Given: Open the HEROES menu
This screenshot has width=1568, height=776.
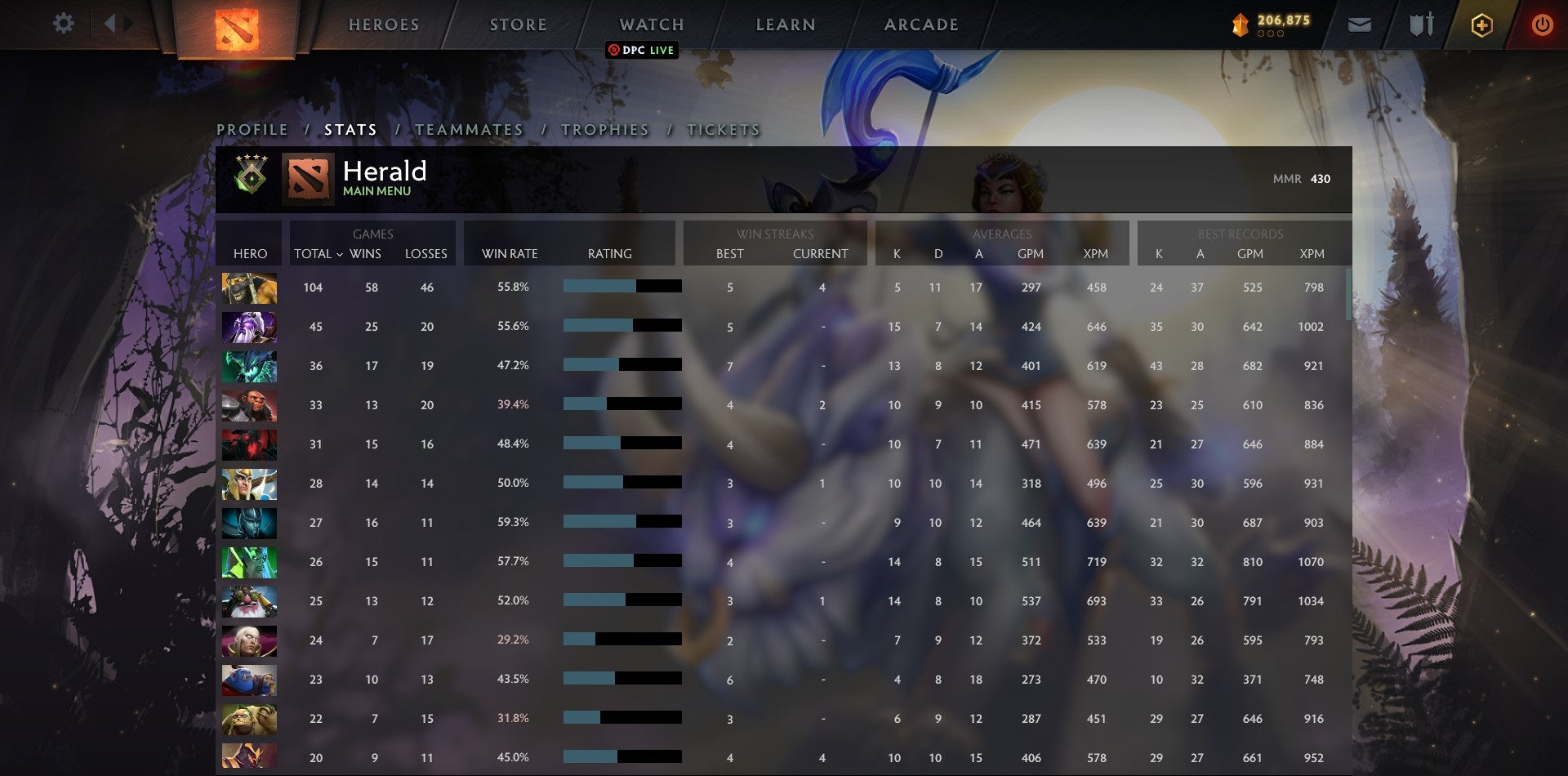Looking at the screenshot, I should (x=384, y=25).
